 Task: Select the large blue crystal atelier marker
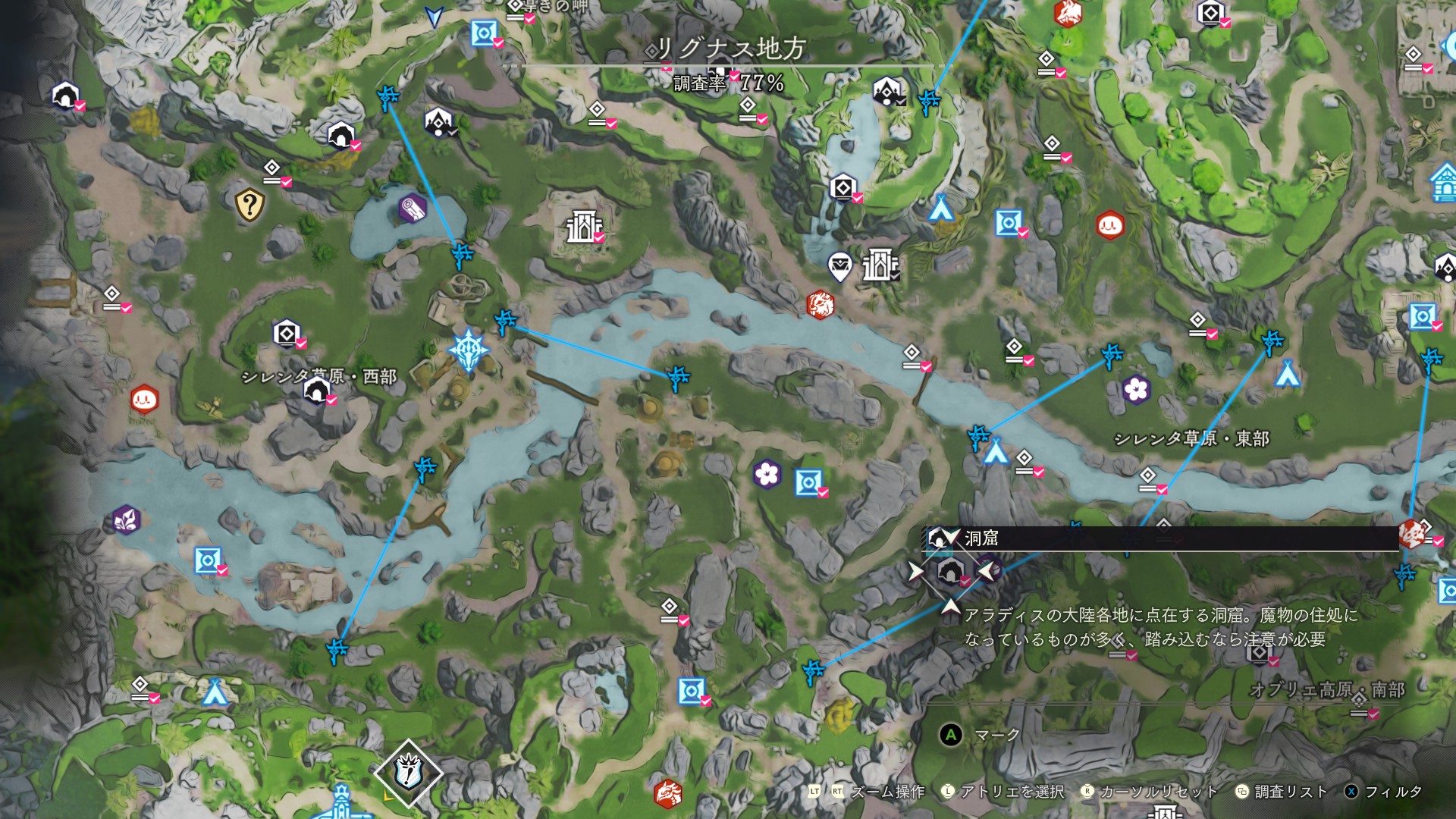tap(468, 350)
